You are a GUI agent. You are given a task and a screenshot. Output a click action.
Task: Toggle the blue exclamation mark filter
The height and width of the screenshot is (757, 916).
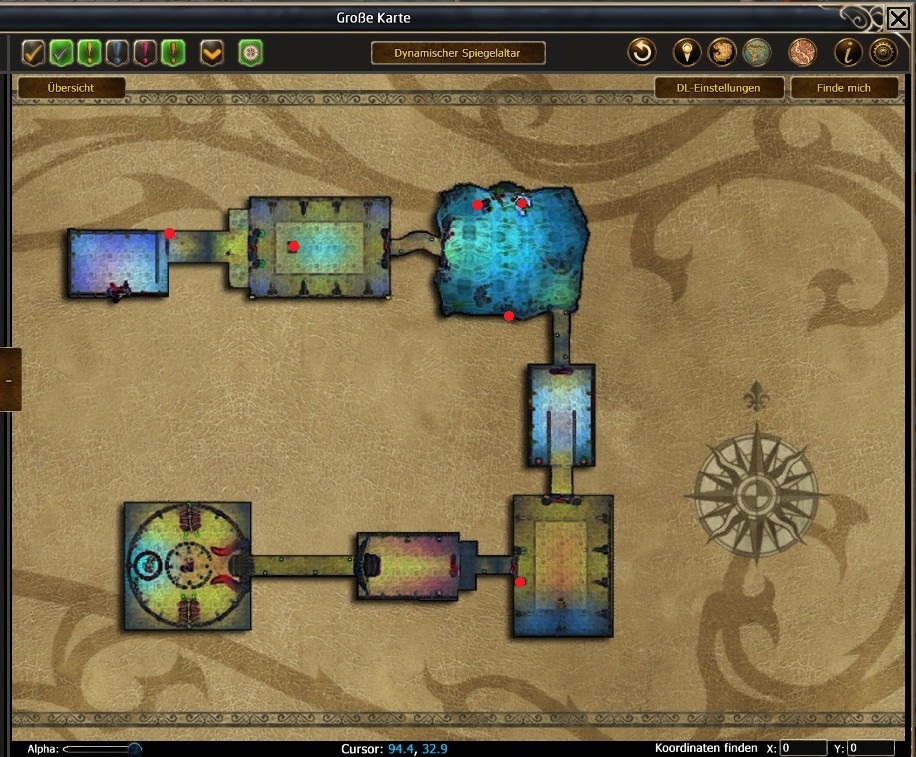coord(118,52)
